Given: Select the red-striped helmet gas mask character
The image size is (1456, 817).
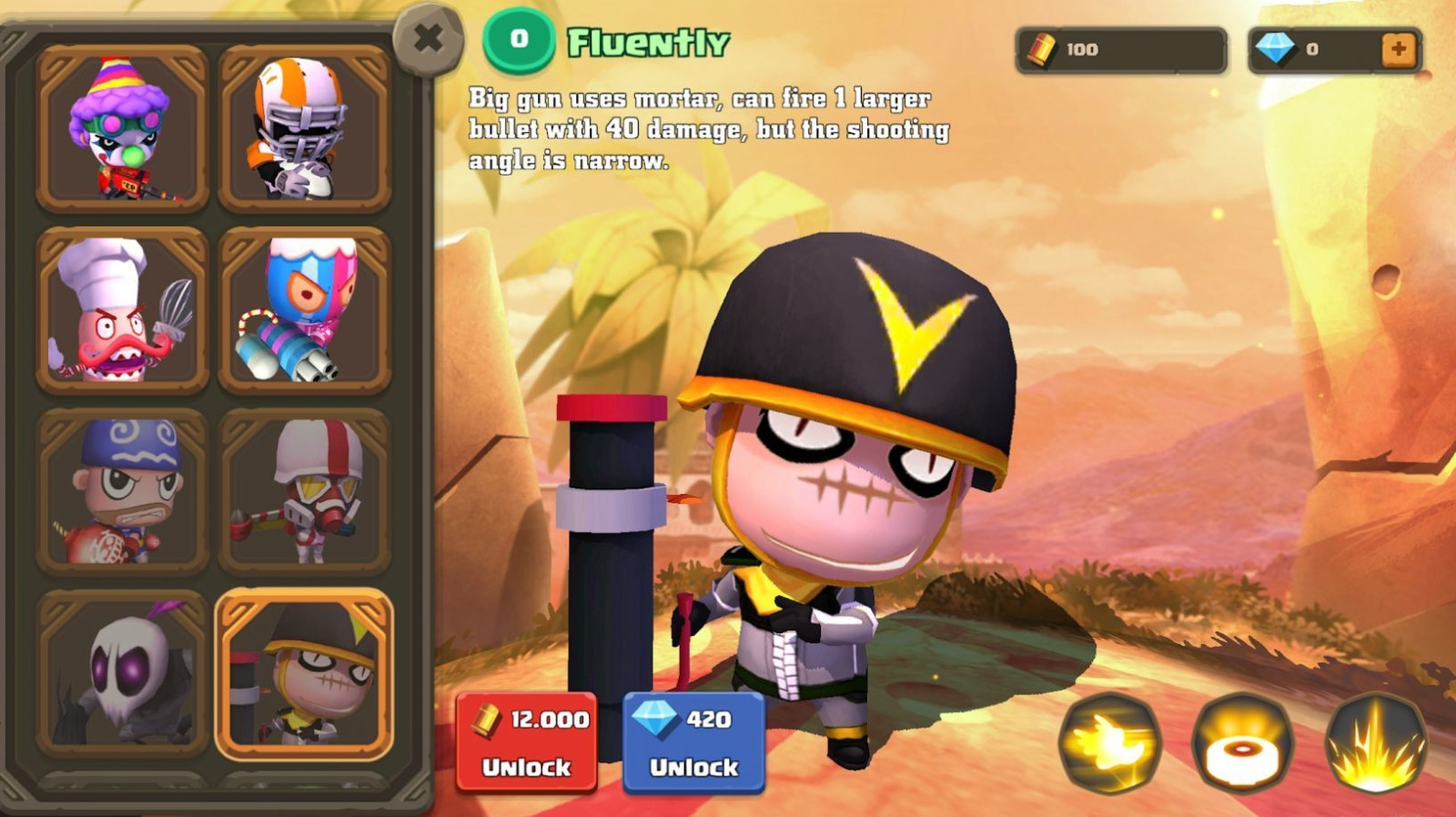Looking at the screenshot, I should [x=304, y=491].
